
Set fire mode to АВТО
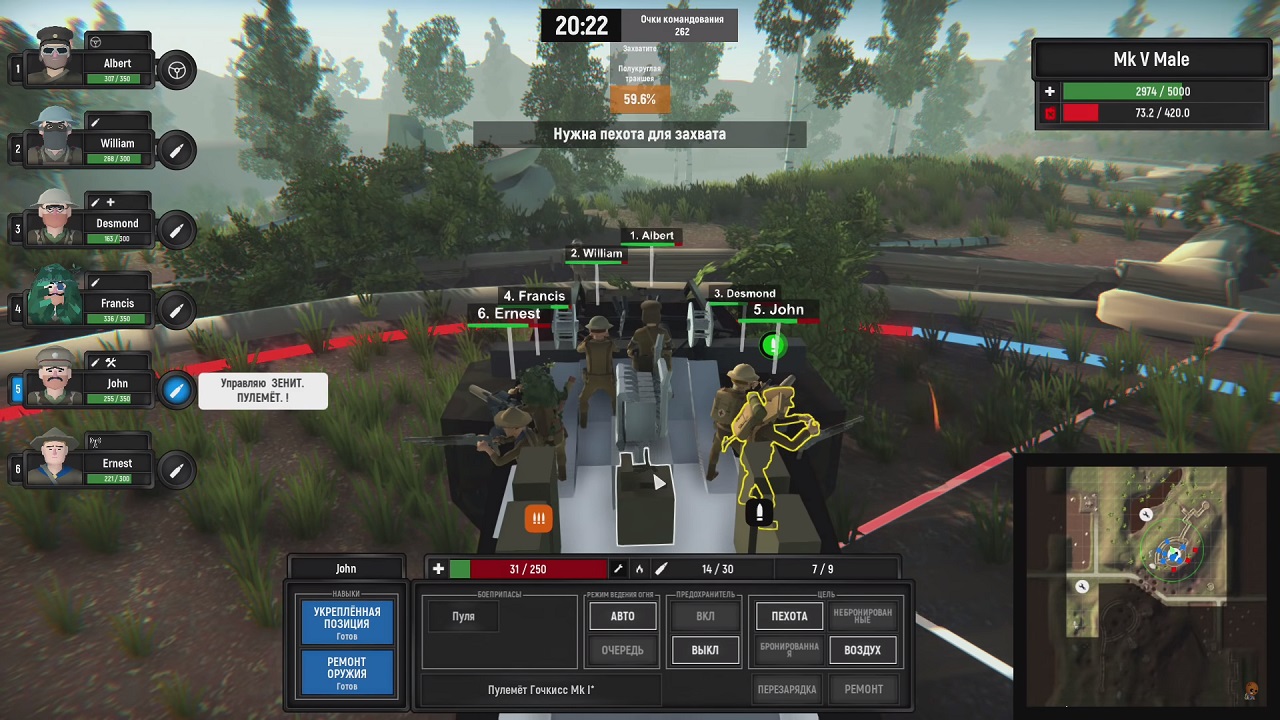[x=622, y=617]
